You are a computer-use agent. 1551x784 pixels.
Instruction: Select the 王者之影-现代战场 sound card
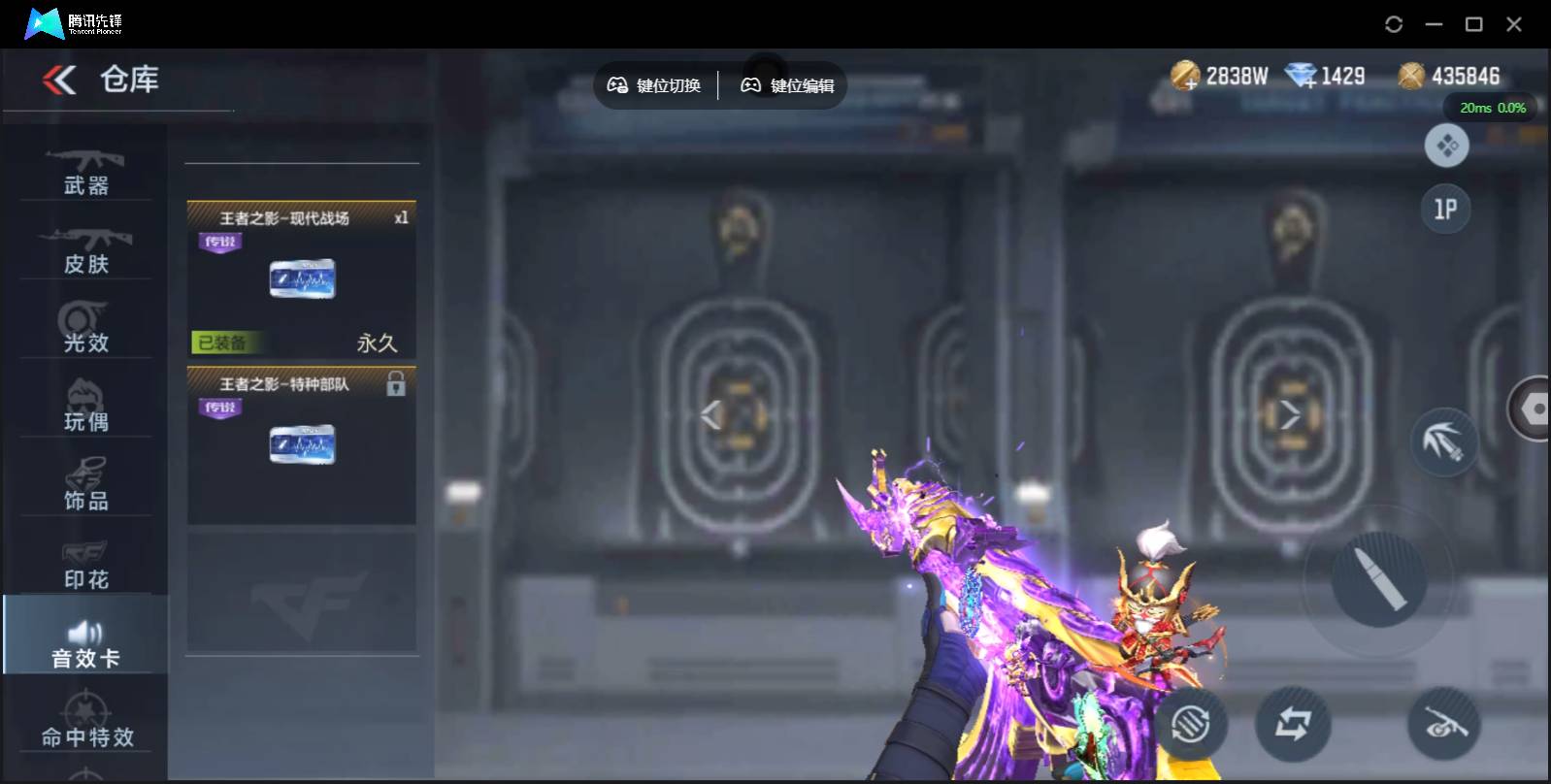tap(302, 278)
